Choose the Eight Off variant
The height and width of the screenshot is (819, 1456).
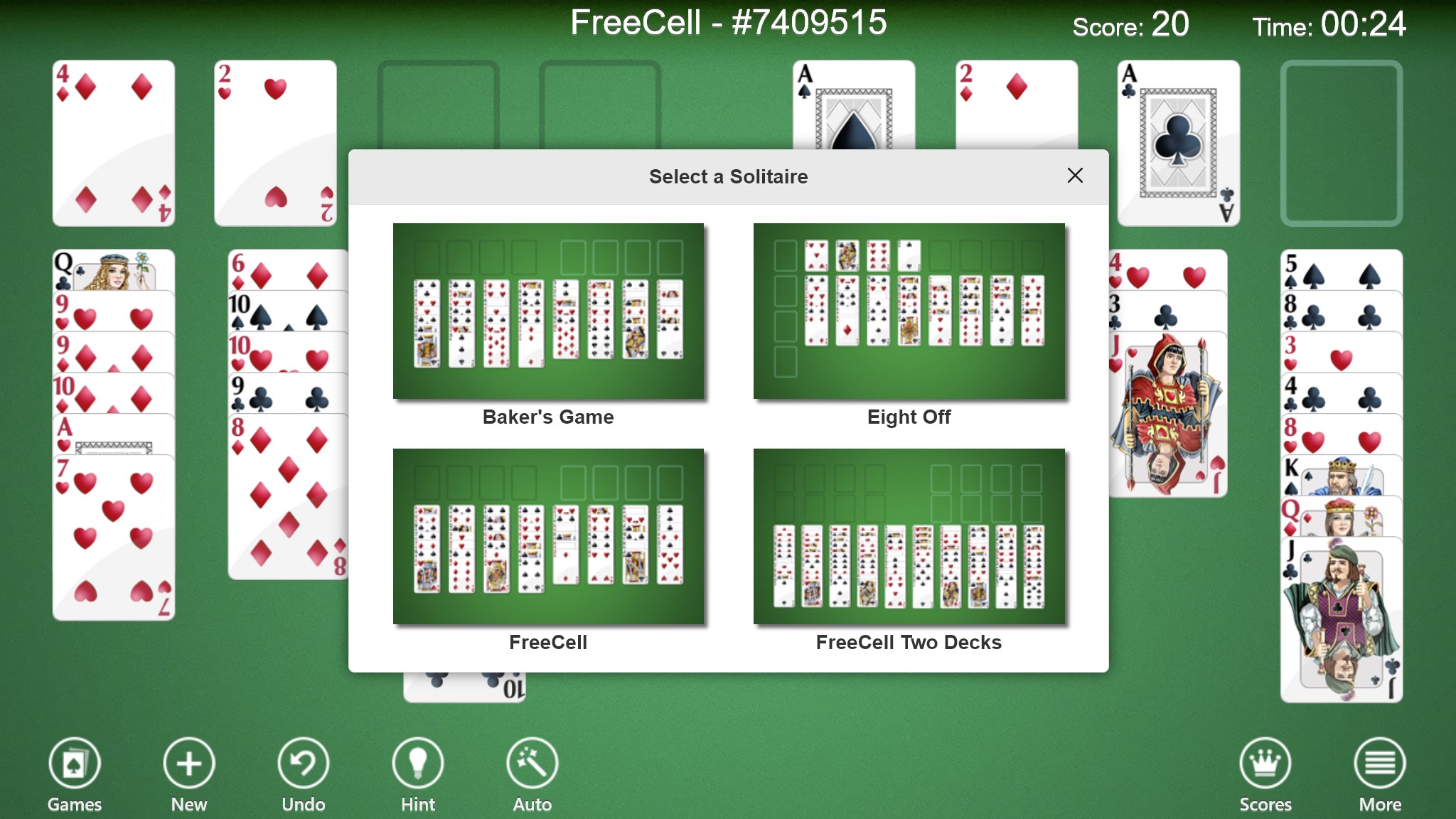coord(909,311)
